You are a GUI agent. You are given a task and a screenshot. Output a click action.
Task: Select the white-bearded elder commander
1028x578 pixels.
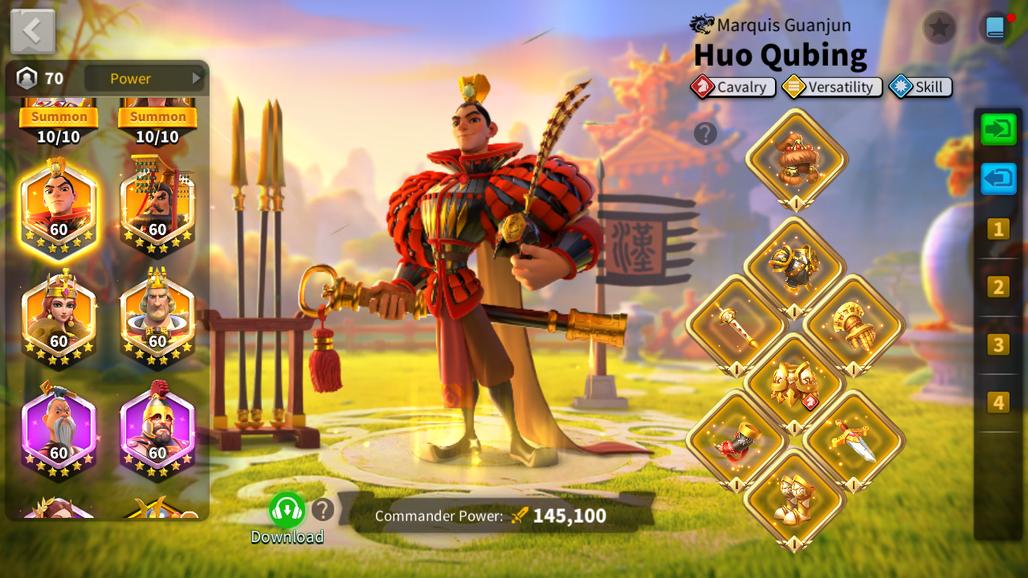[x=59, y=430]
